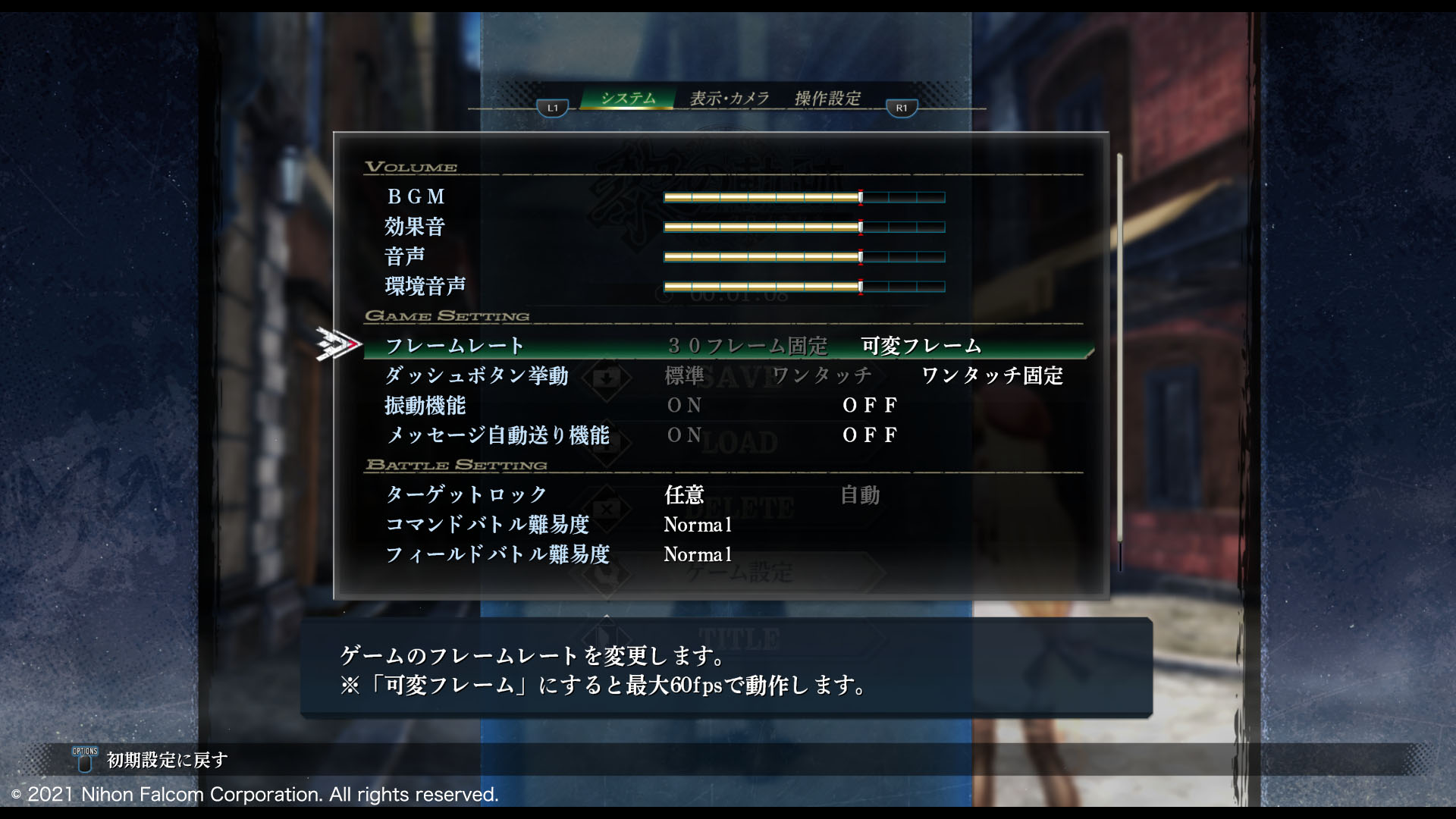Enable メッセージ自動送り機能 with ON
This screenshot has height=819, width=1456.
[x=684, y=435]
